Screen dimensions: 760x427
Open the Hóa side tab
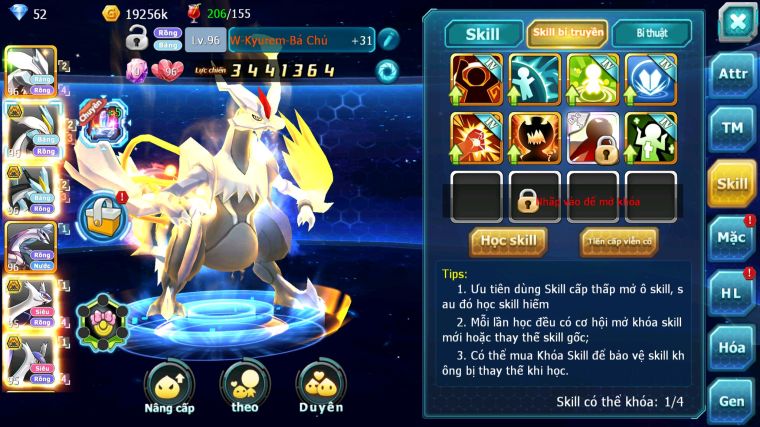click(732, 348)
